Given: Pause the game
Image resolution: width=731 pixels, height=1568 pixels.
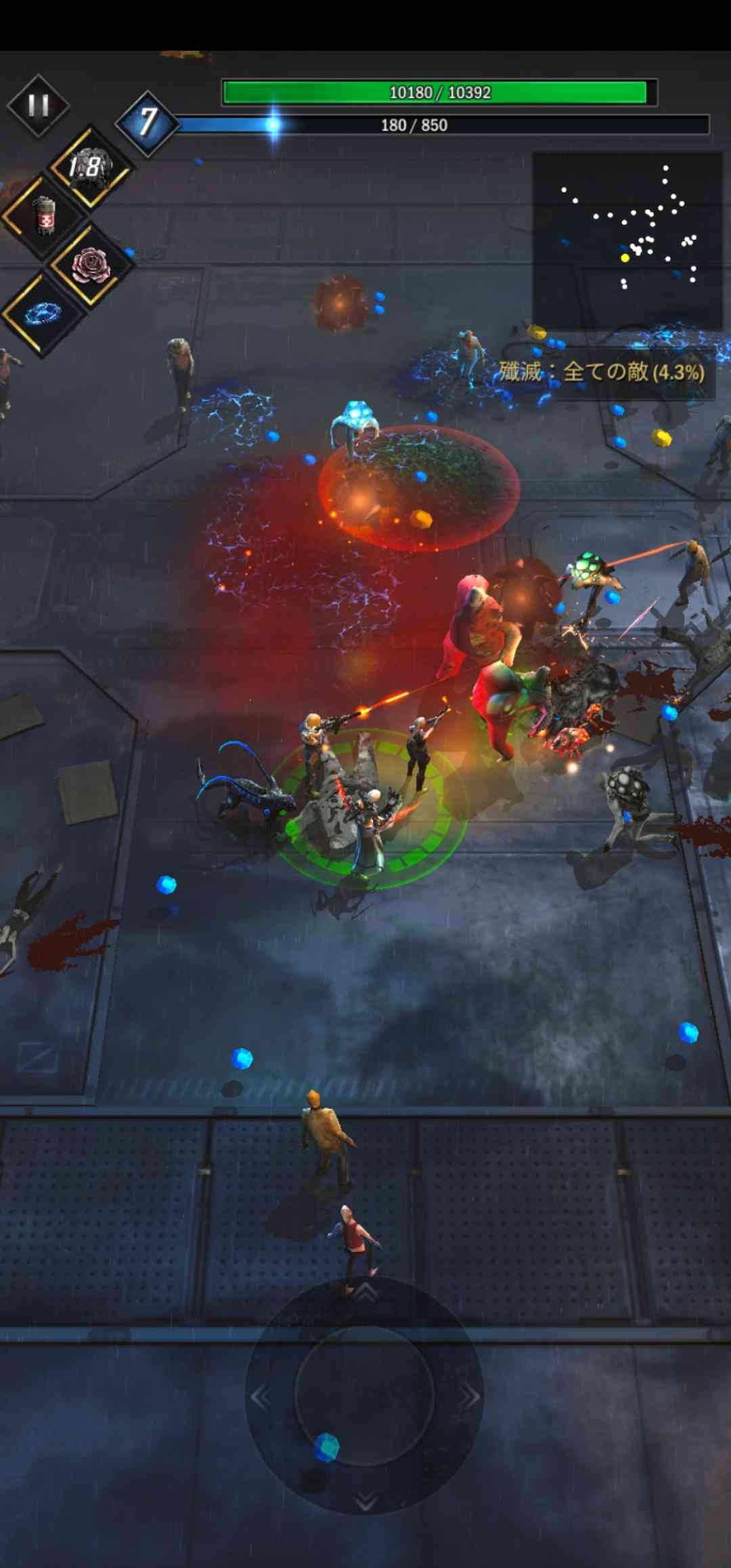Looking at the screenshot, I should click(x=38, y=106).
